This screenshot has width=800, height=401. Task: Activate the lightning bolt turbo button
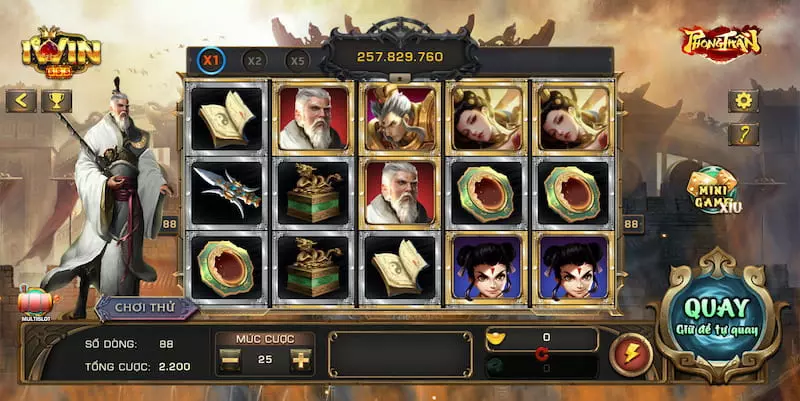click(630, 354)
